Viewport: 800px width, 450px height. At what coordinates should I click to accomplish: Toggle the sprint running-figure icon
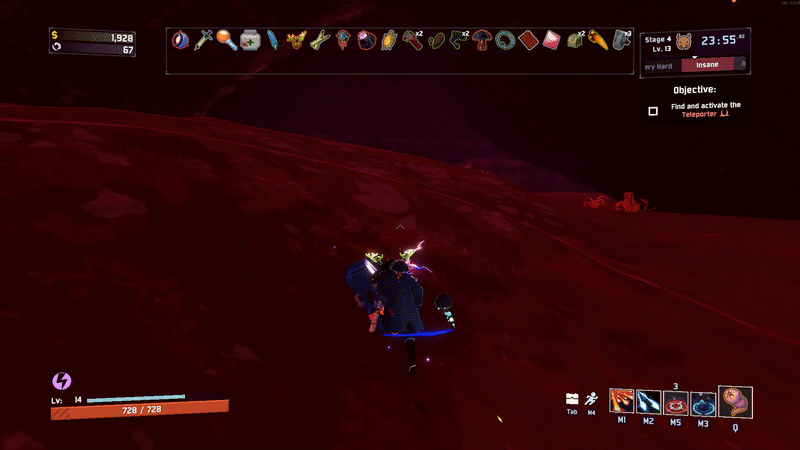point(592,398)
